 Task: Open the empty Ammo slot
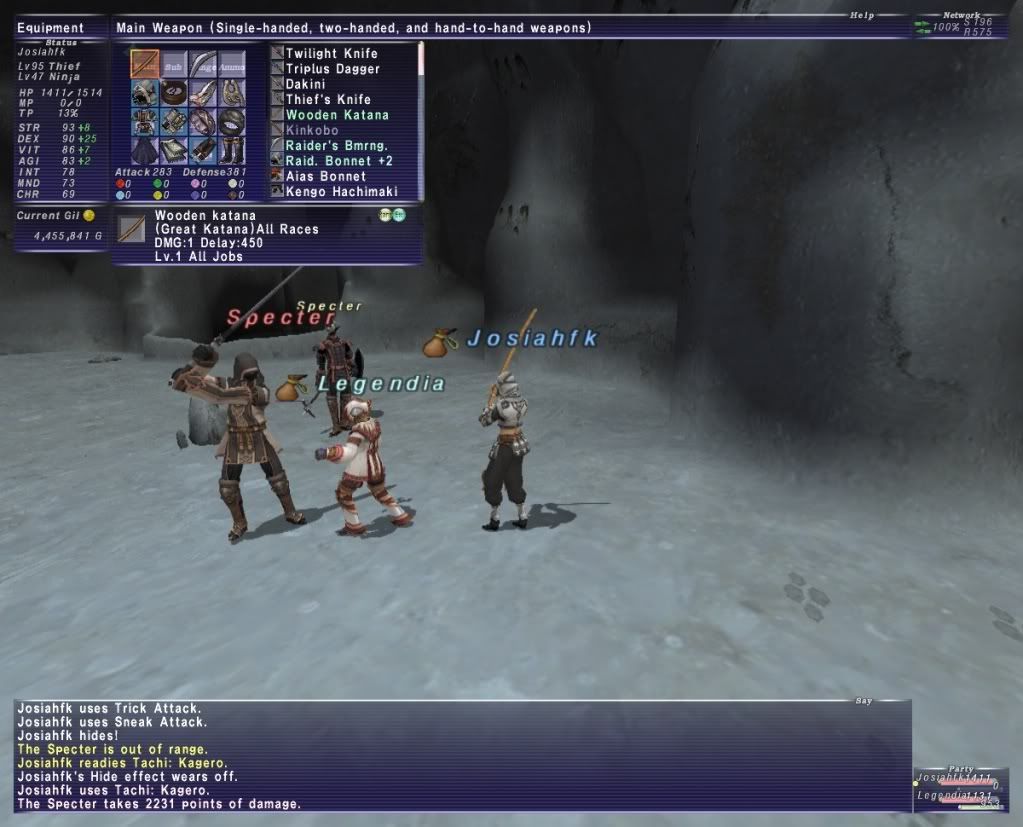point(232,65)
